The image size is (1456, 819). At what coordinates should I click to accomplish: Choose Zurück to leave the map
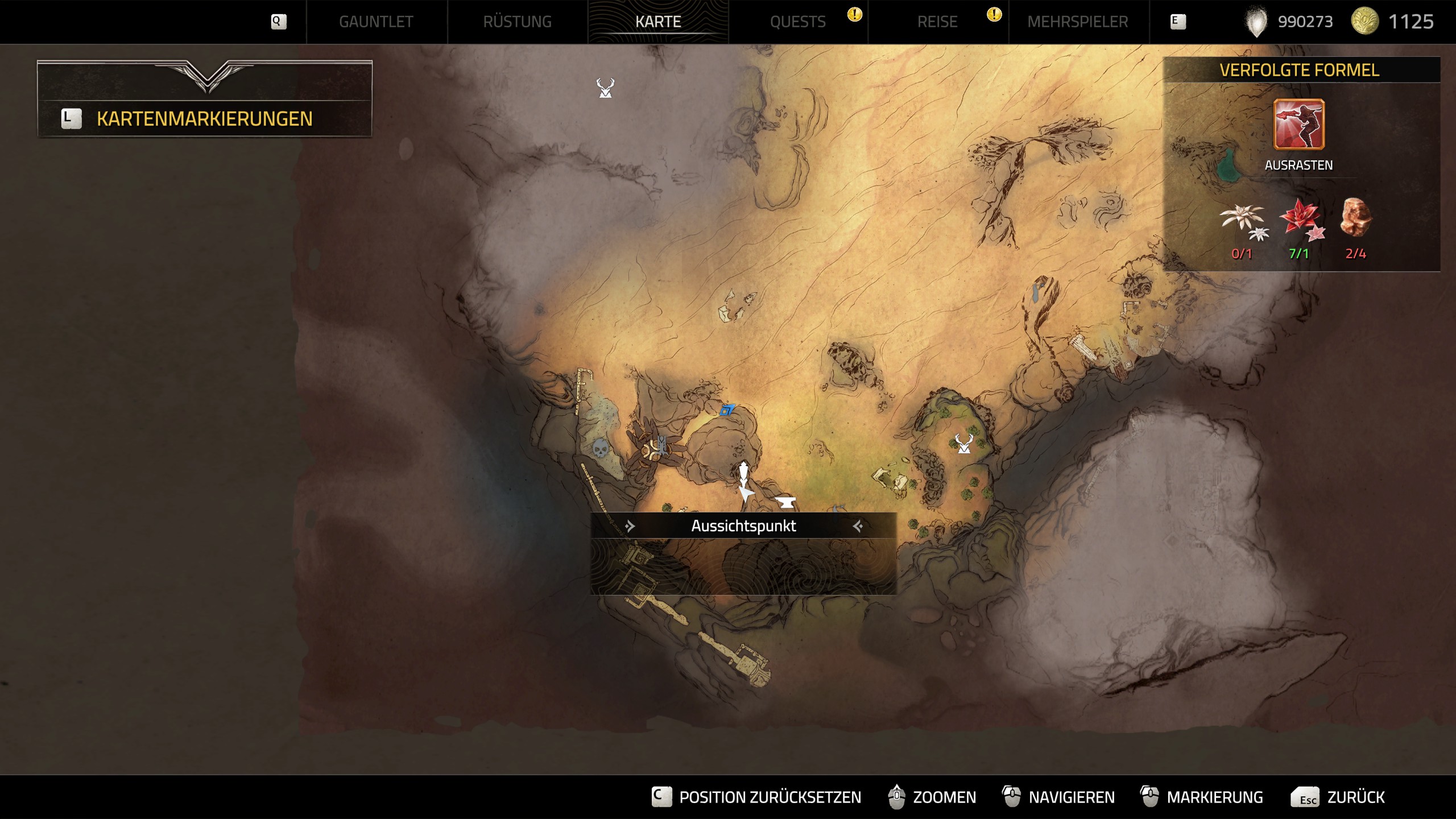1338,797
